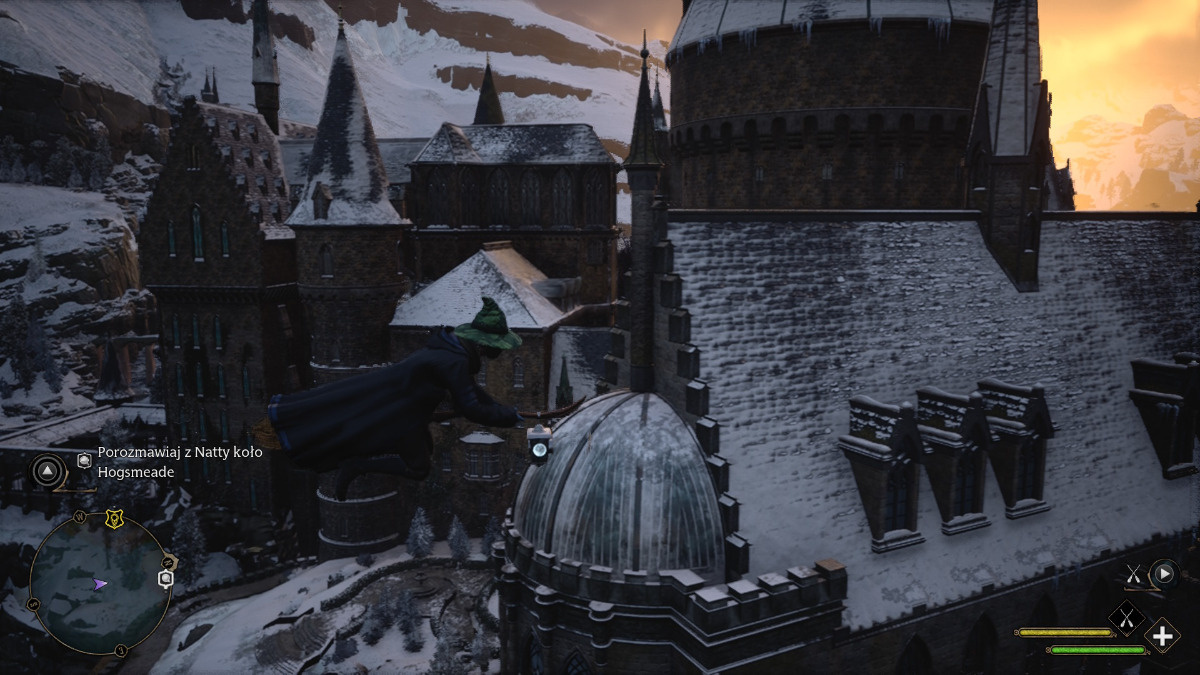Click the speech bubble icon beside the quest text
Image resolution: width=1200 pixels, height=675 pixels.
coord(85,461)
